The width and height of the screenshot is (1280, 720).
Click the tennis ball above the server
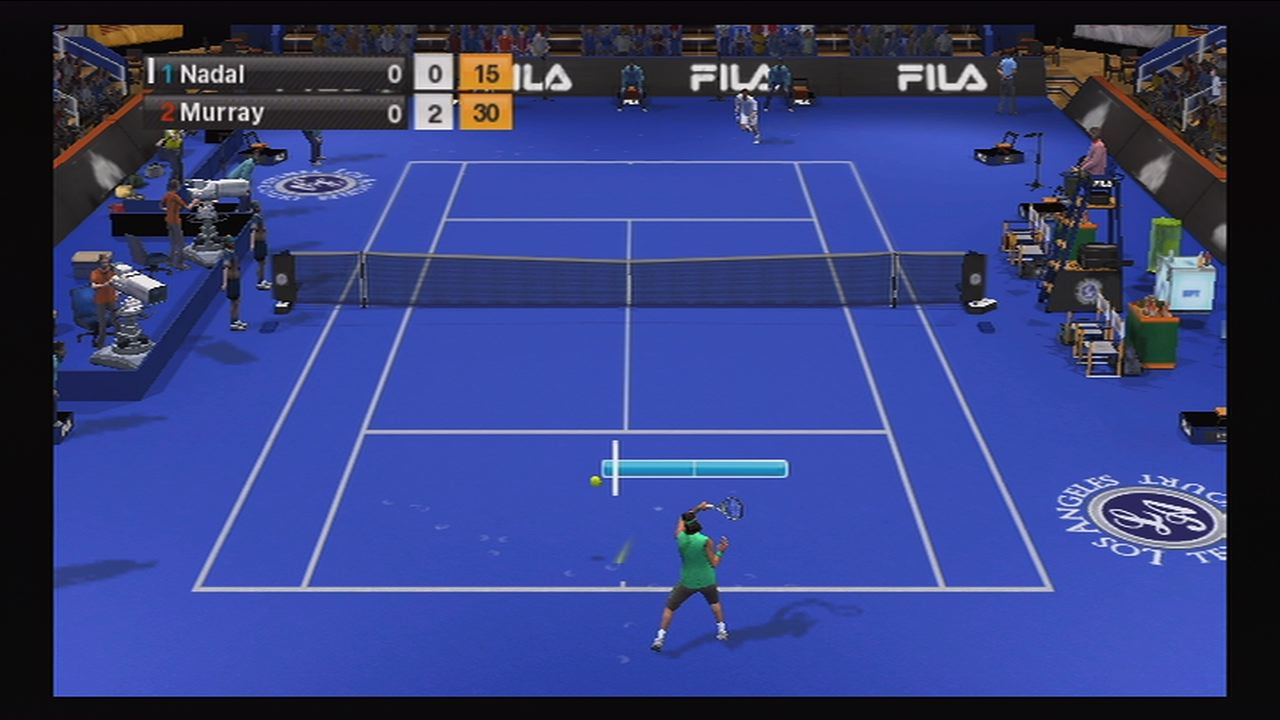coord(594,481)
